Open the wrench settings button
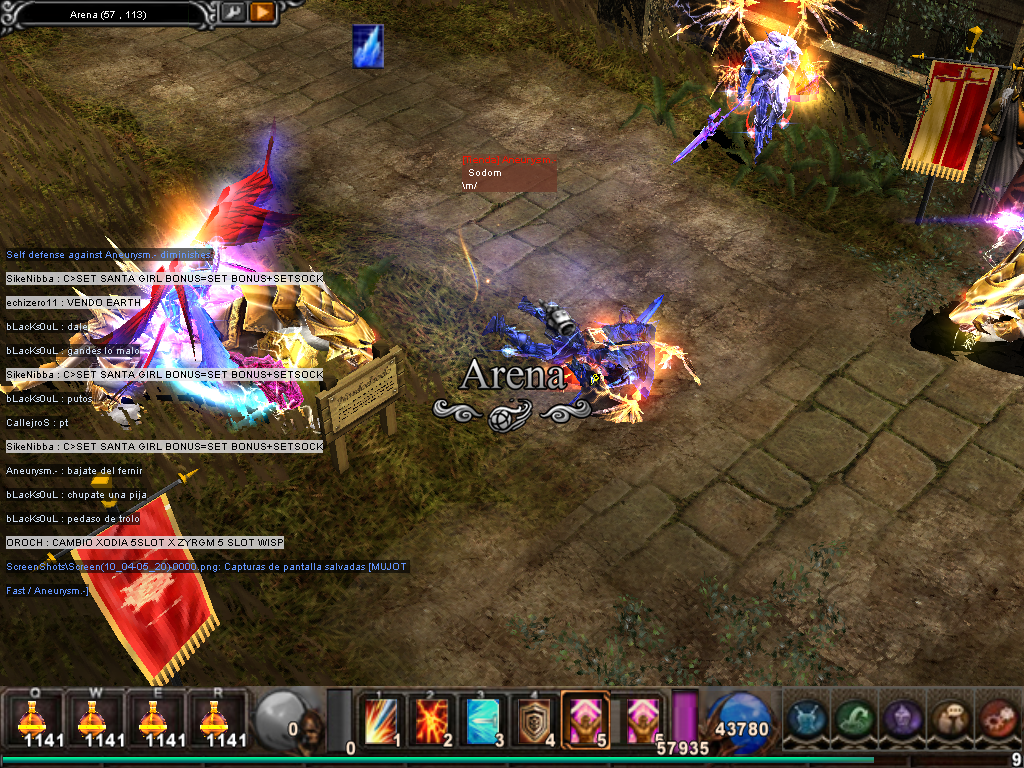 [x=232, y=13]
